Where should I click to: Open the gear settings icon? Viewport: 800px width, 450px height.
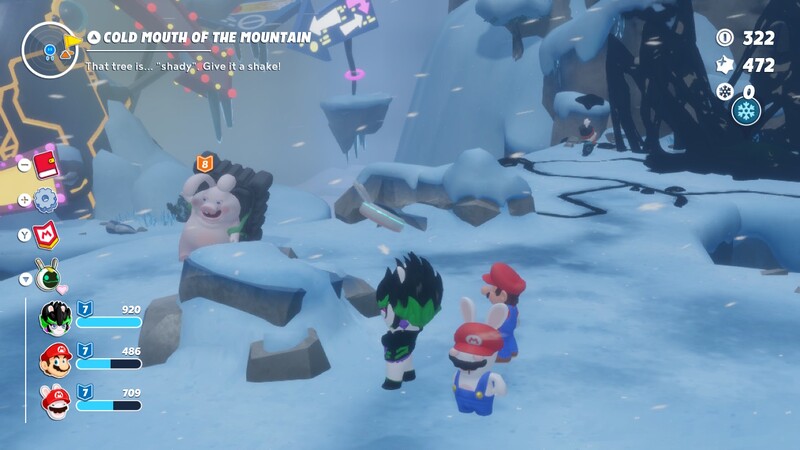click(46, 199)
